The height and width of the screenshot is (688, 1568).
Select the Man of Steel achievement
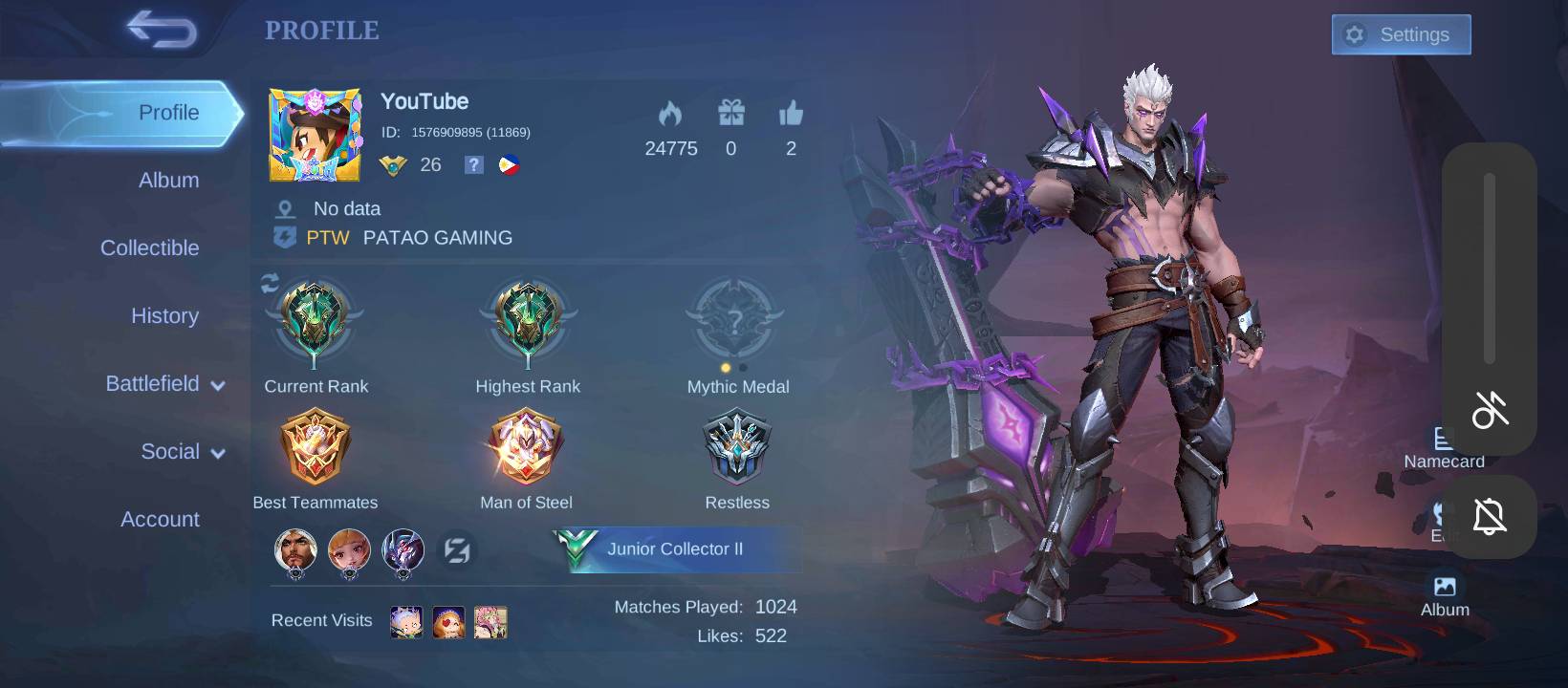pos(526,447)
